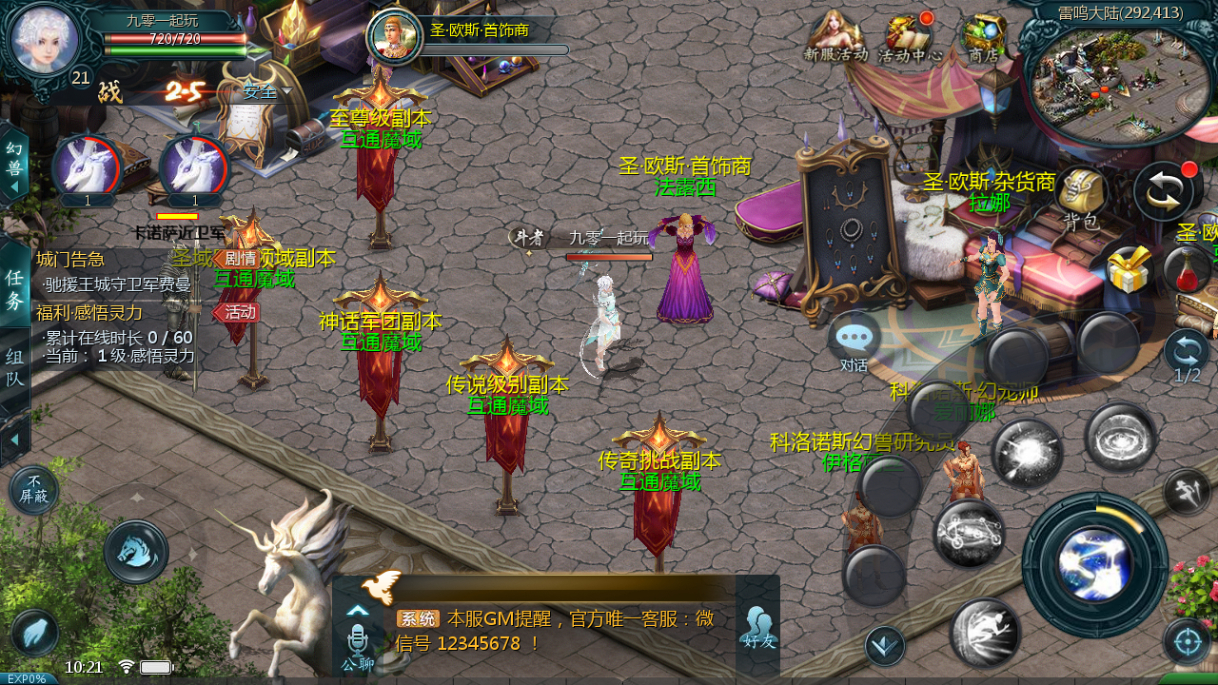Open the 商店 shop icon
Screen dimensions: 1218x685
984,38
